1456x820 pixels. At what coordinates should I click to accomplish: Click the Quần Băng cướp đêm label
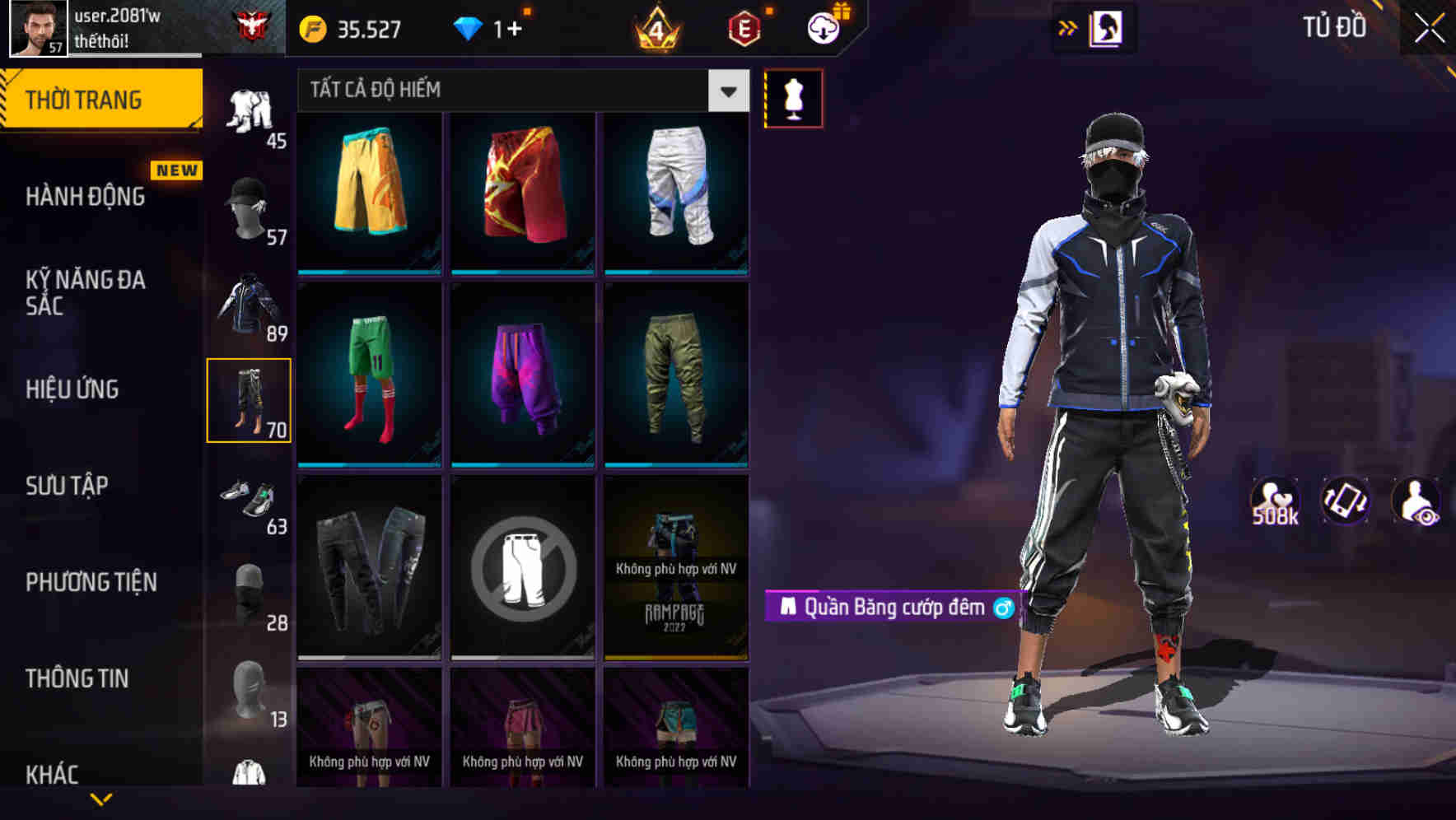click(894, 608)
